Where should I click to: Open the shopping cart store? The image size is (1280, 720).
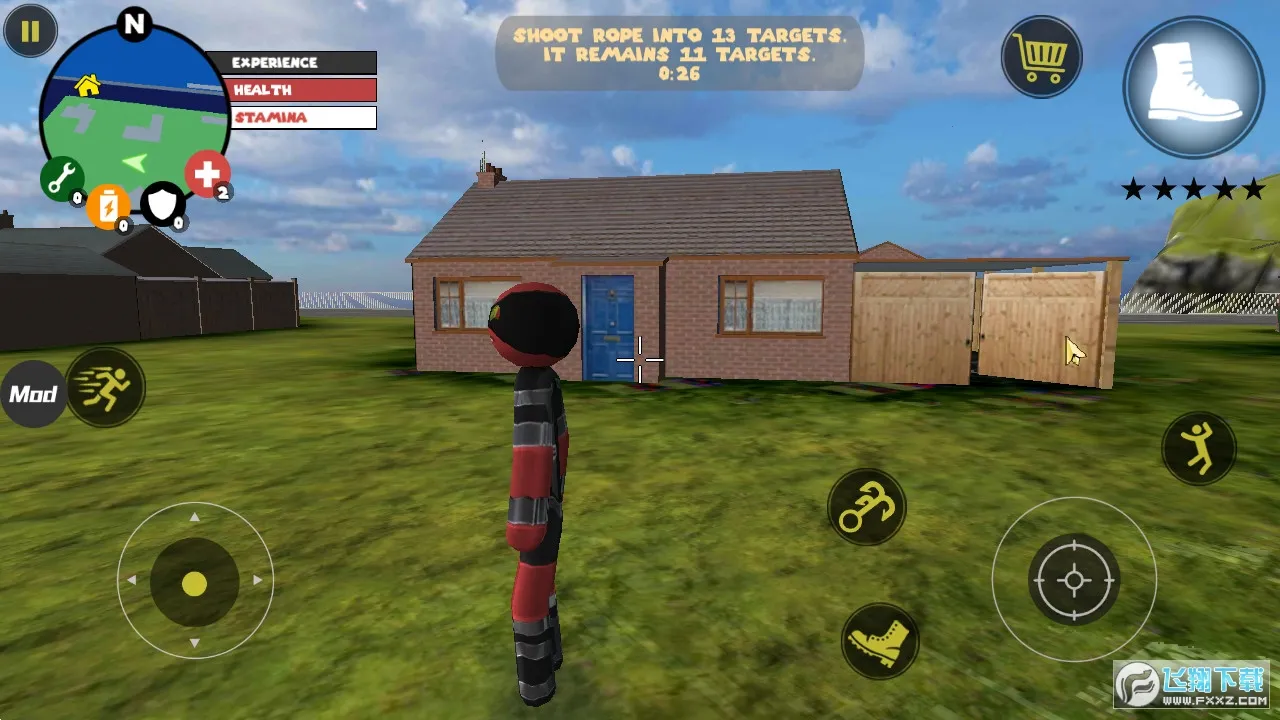pos(1041,57)
